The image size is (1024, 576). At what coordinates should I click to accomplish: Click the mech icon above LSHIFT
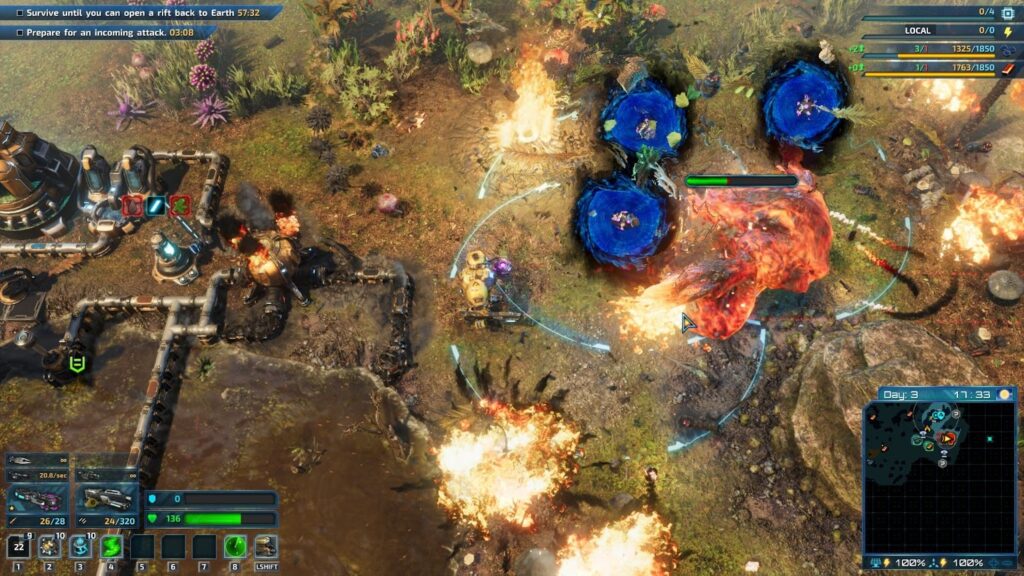(x=266, y=546)
